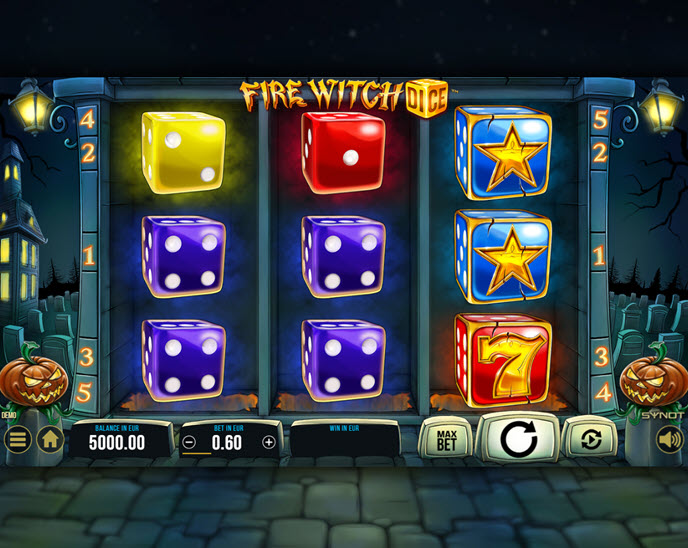Screen dimensions: 688x548
Task: Decrease the bet with minus button
Action: (190, 442)
